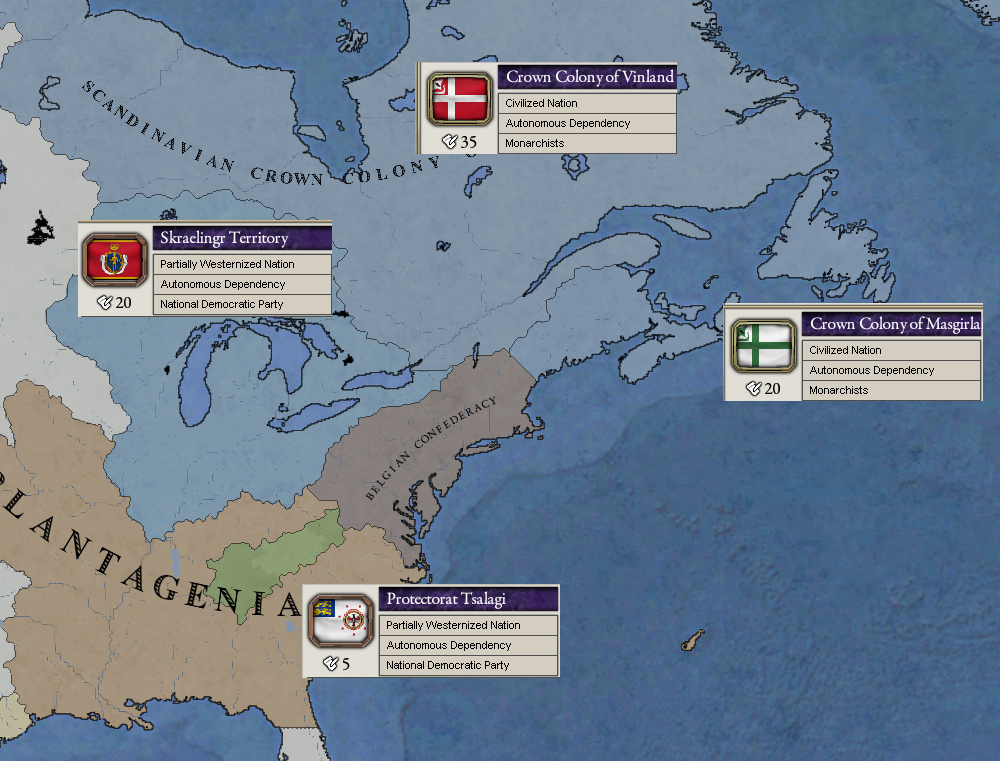
Task: Select the Crown Colony of Masgirla flag
Action: pyautogui.click(x=763, y=345)
